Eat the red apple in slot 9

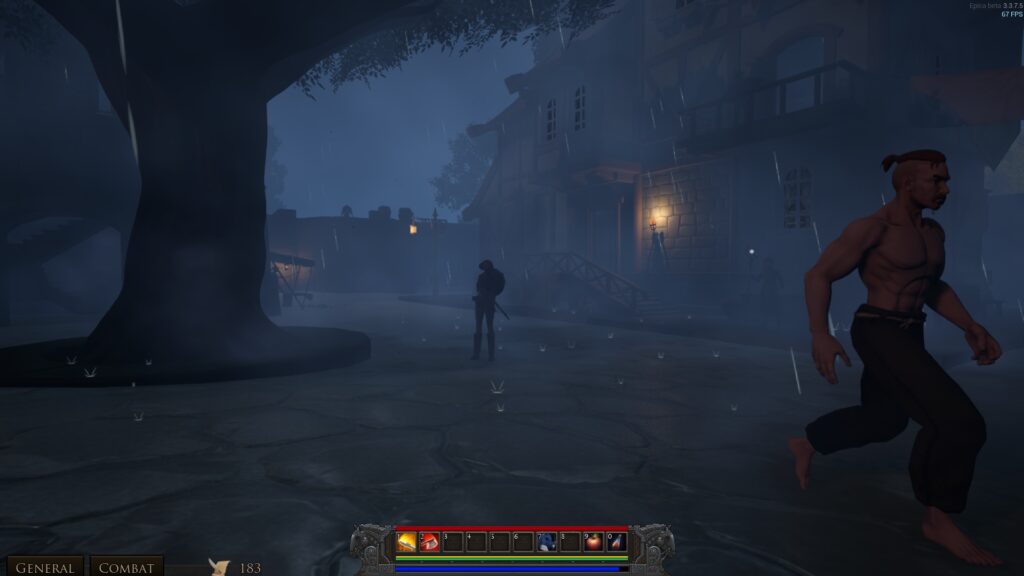point(594,542)
